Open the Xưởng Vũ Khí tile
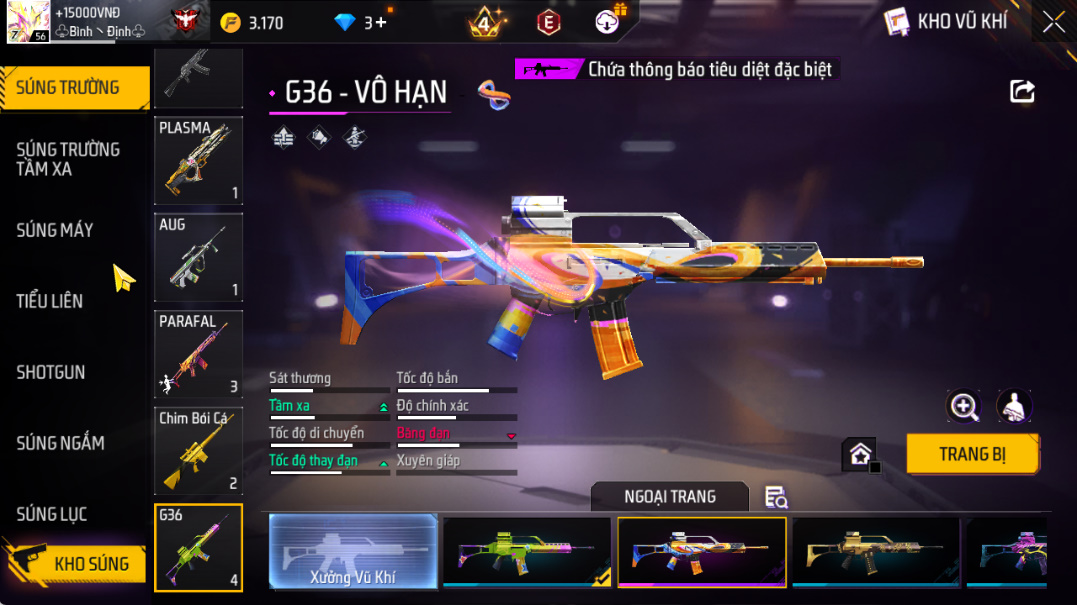 (353, 551)
